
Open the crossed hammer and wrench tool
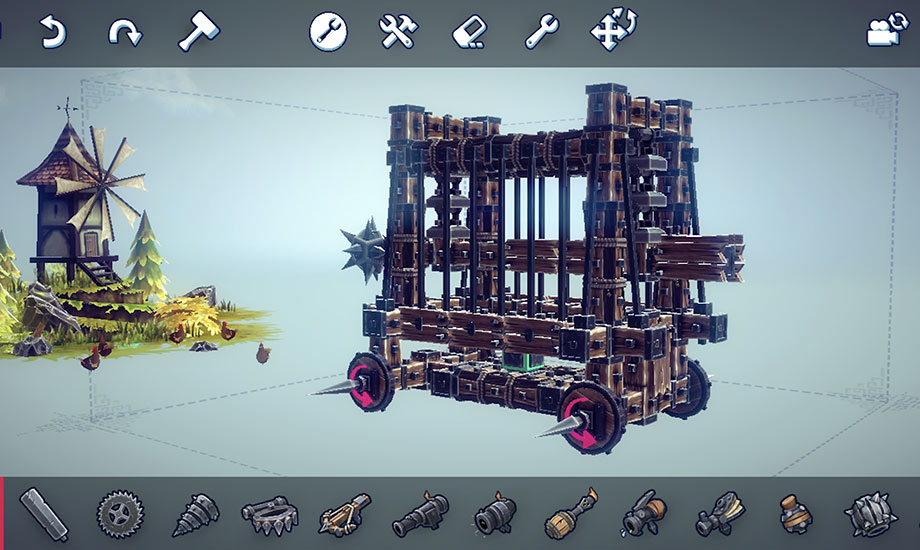[397, 32]
